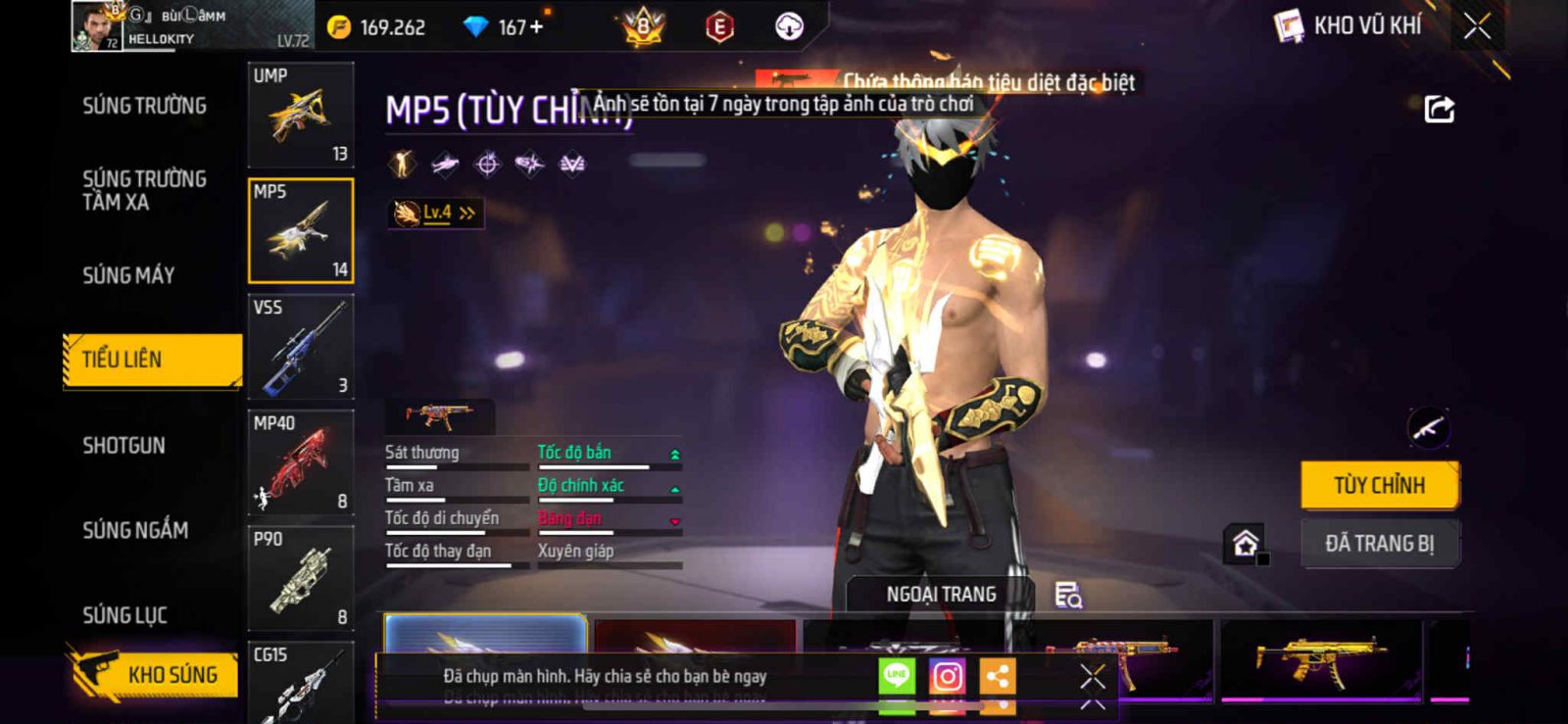Select the UMP weapon tile
This screenshot has width=1568, height=724.
pyautogui.click(x=301, y=116)
